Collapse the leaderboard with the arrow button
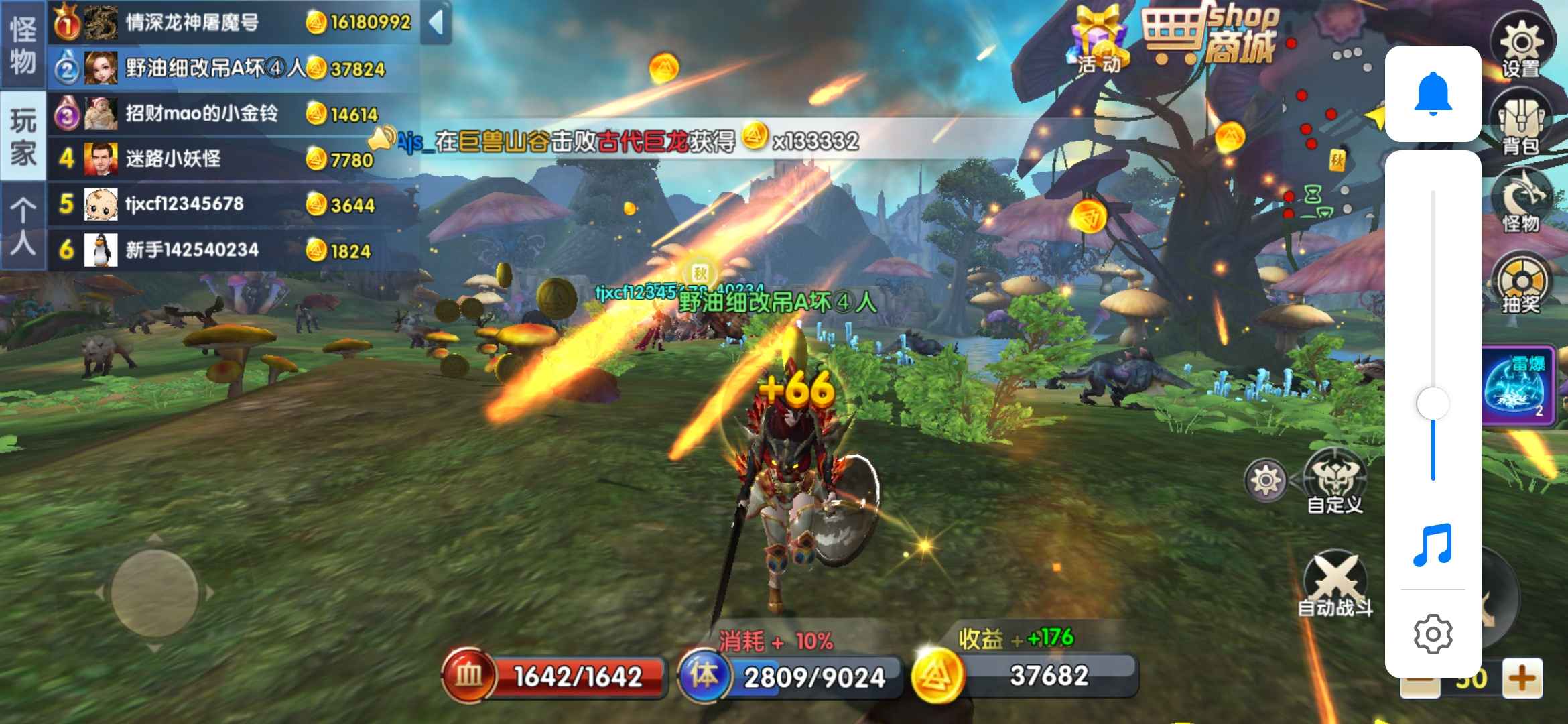This screenshot has height=724, width=1568. (x=436, y=22)
